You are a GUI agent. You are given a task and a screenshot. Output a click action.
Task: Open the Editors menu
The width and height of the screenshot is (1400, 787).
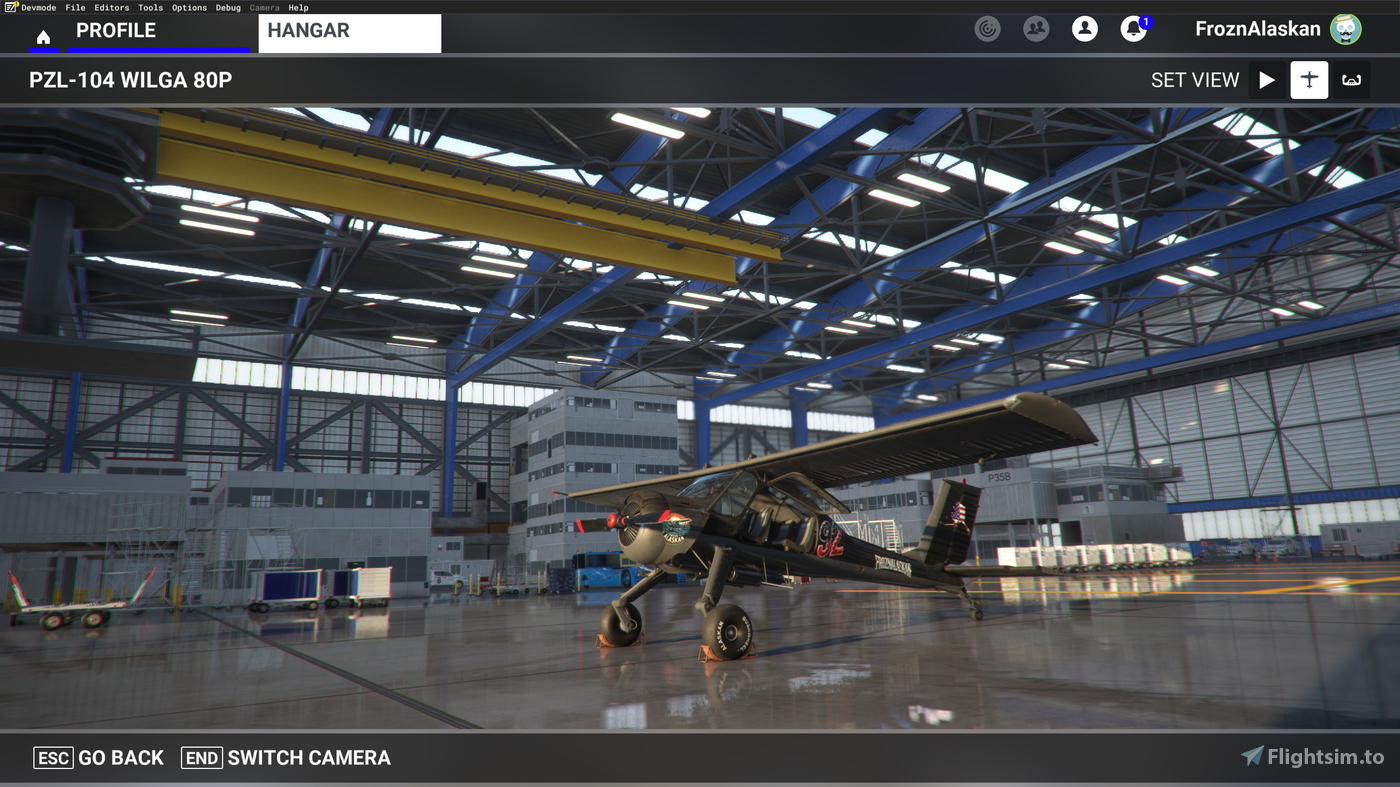coord(111,7)
